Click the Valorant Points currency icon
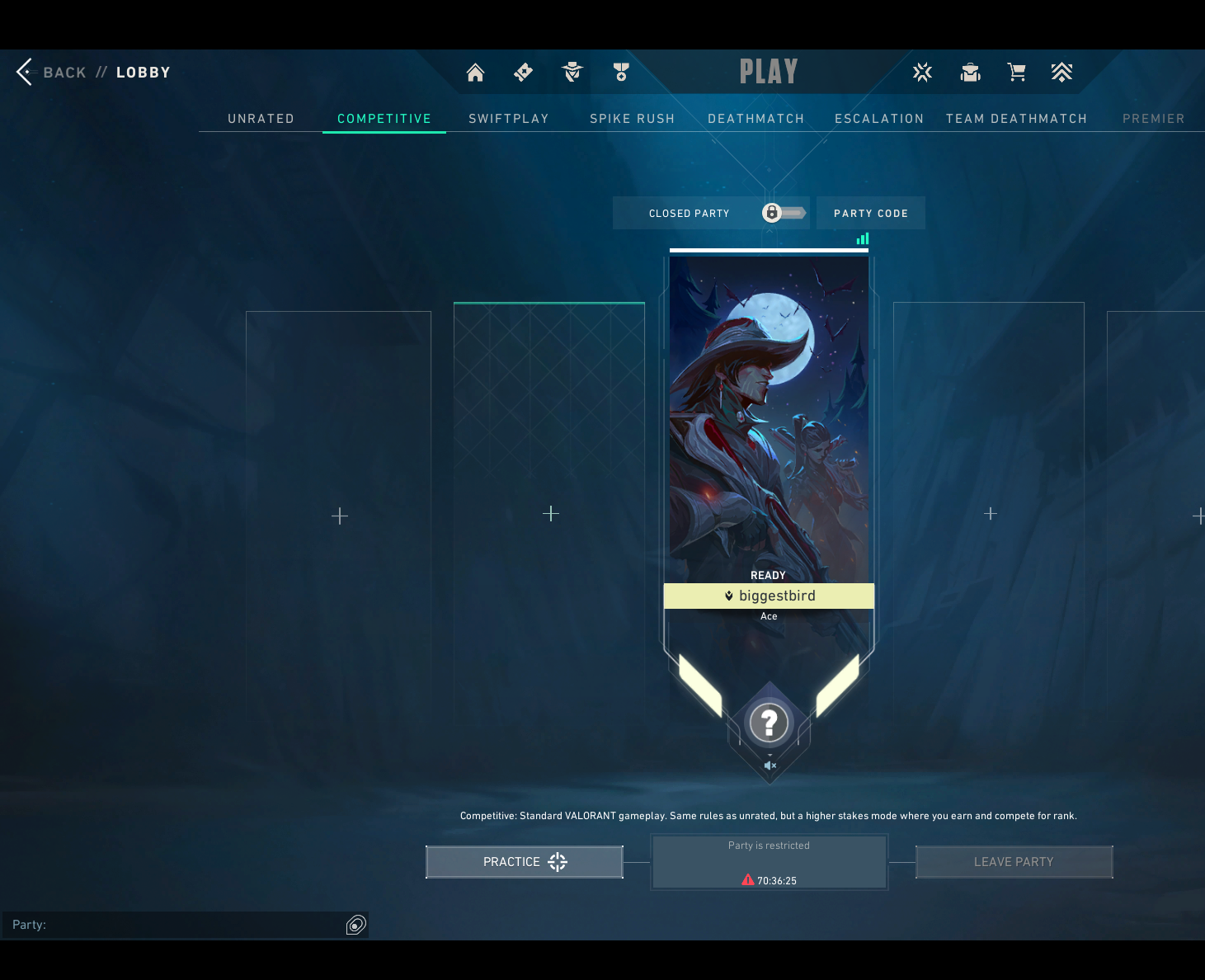 tap(922, 72)
